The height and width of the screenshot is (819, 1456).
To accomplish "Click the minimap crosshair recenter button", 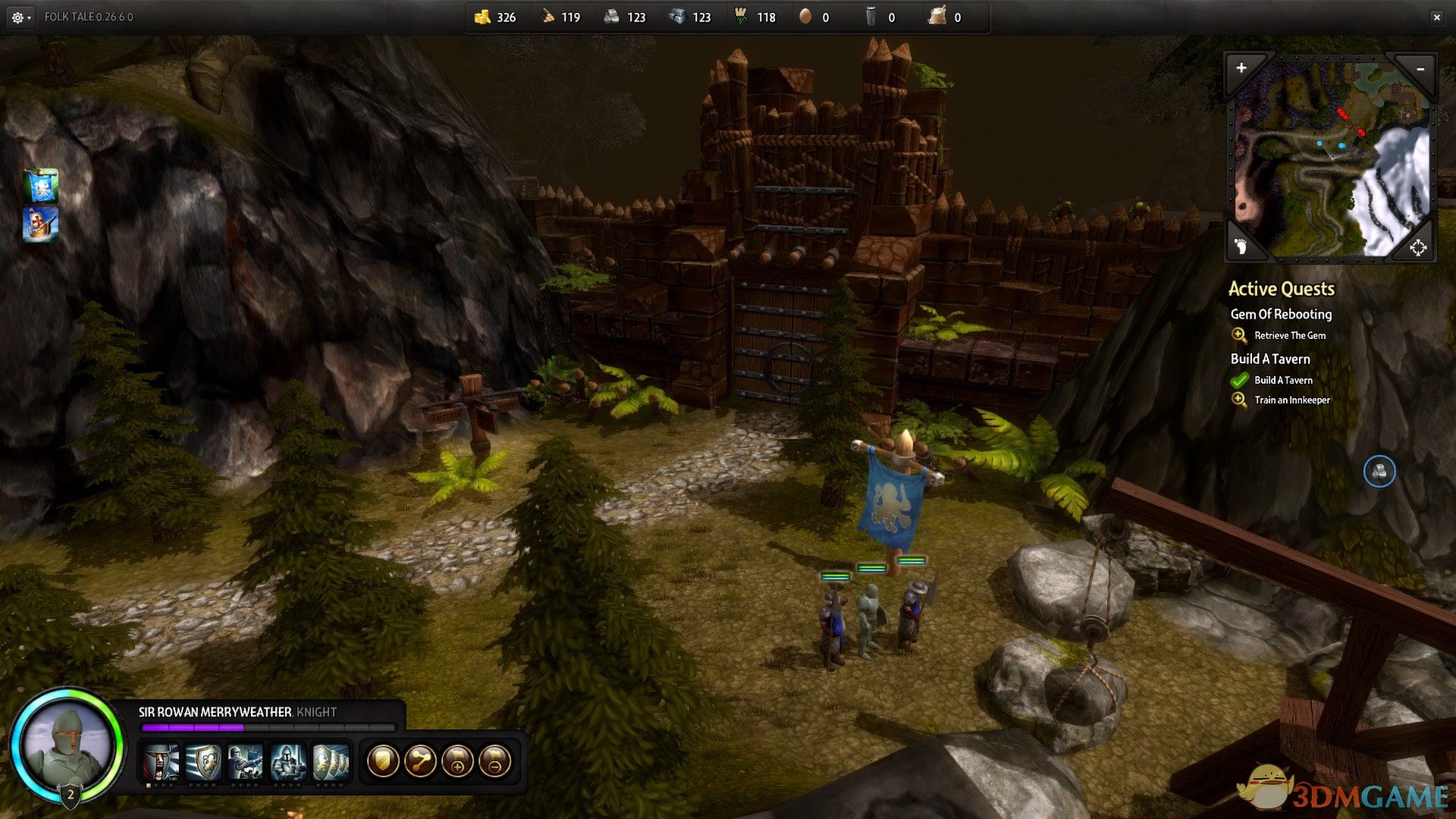I will click(x=1418, y=247).
